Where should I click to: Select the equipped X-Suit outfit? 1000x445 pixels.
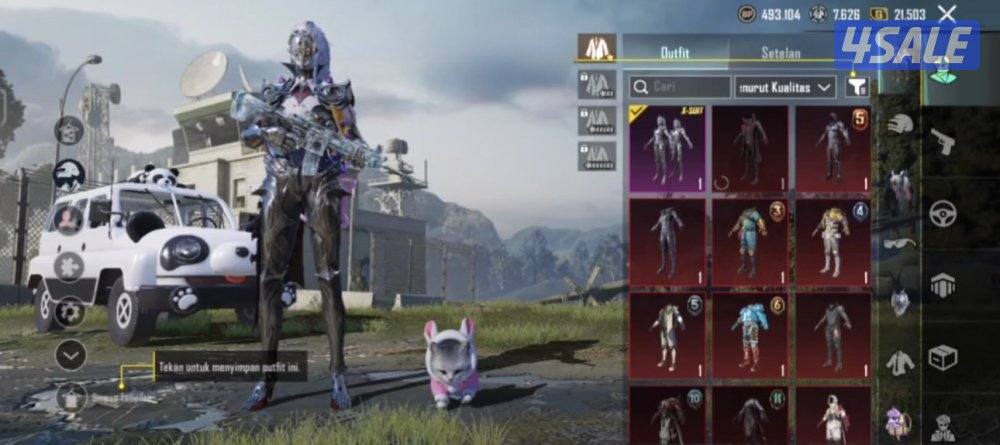(667, 147)
